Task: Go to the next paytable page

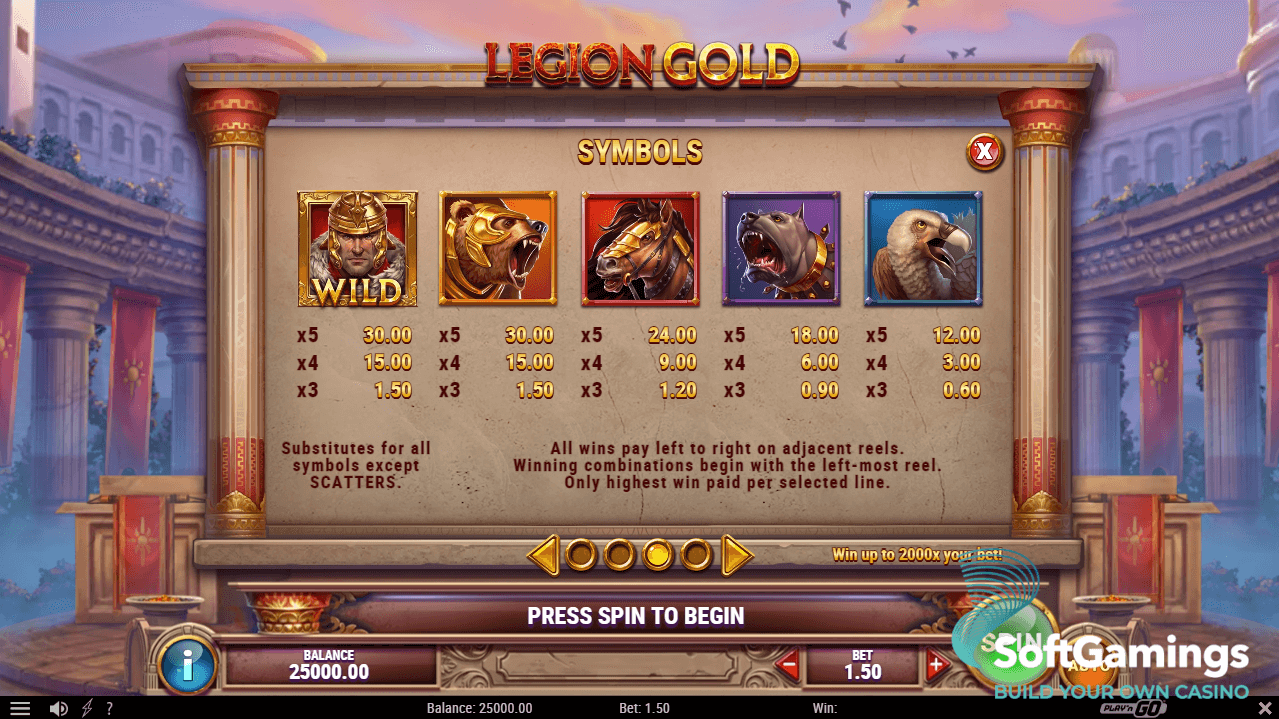Action: [737, 554]
